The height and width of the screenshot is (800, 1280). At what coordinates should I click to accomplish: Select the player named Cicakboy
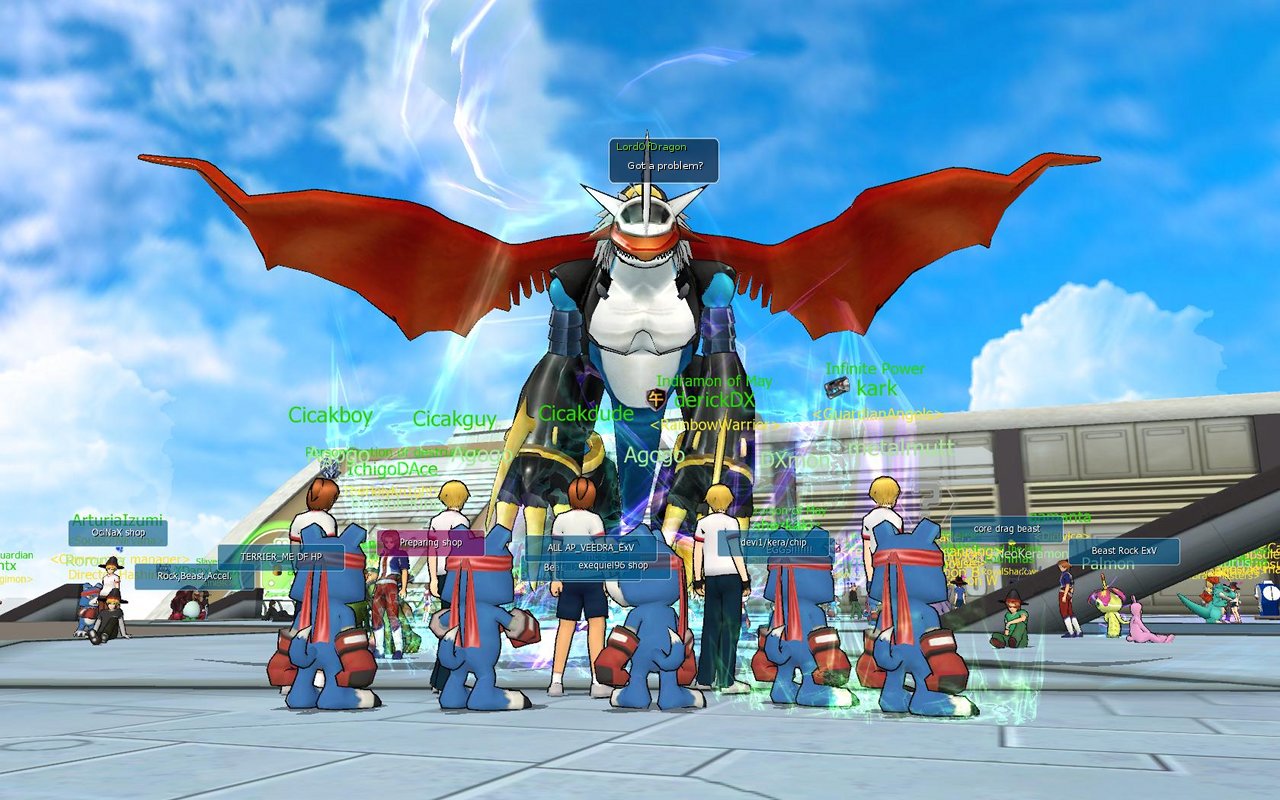point(331,414)
